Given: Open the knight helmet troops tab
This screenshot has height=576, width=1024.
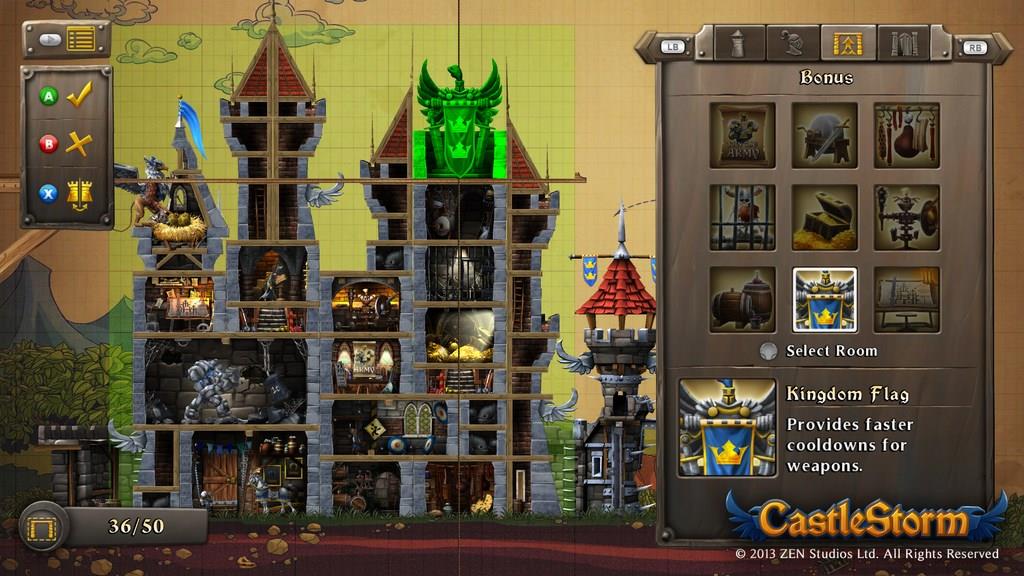Looking at the screenshot, I should point(791,42).
